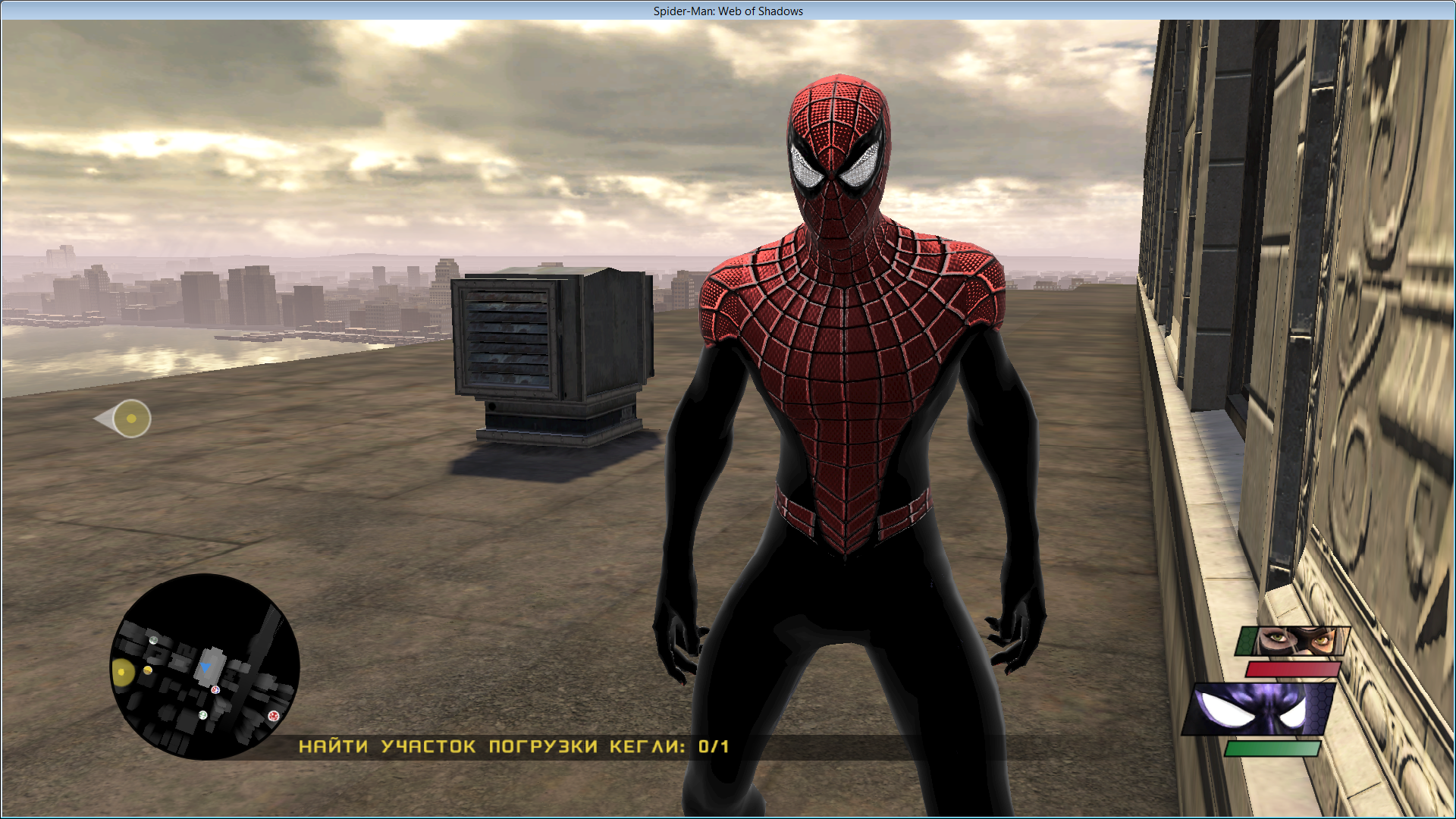Select the blue player arrow on the minimap
This screenshot has height=819, width=1456.
coord(205,667)
